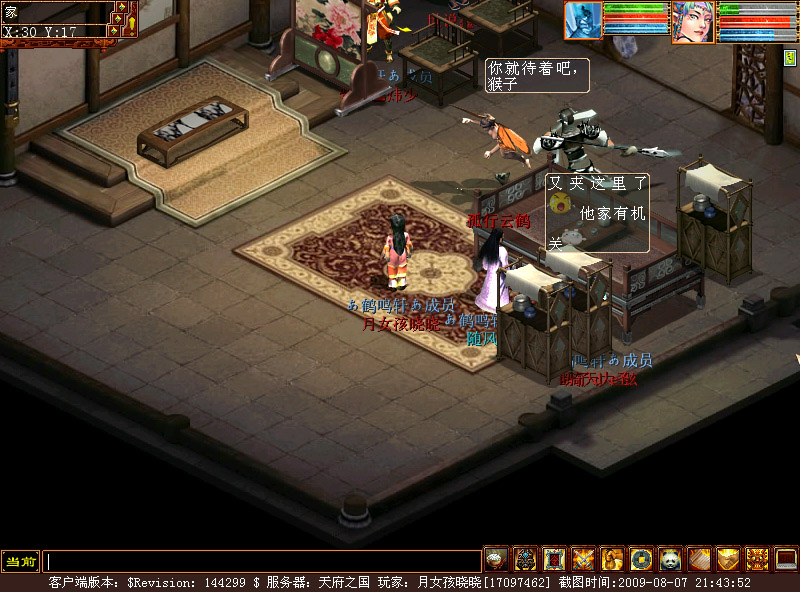Click the crossed swords icon
800x592 pixels.
[x=583, y=559]
